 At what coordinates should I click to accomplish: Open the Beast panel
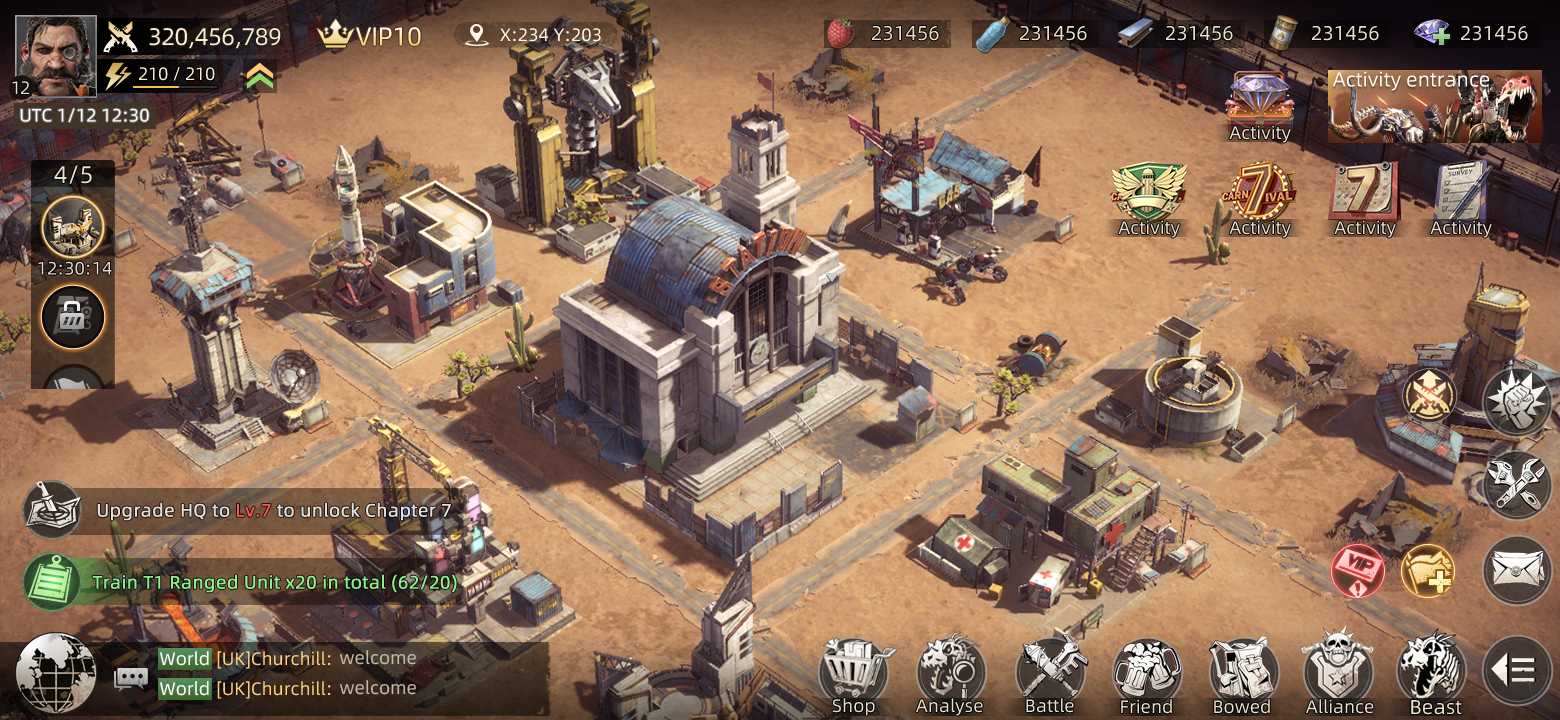[x=1432, y=668]
